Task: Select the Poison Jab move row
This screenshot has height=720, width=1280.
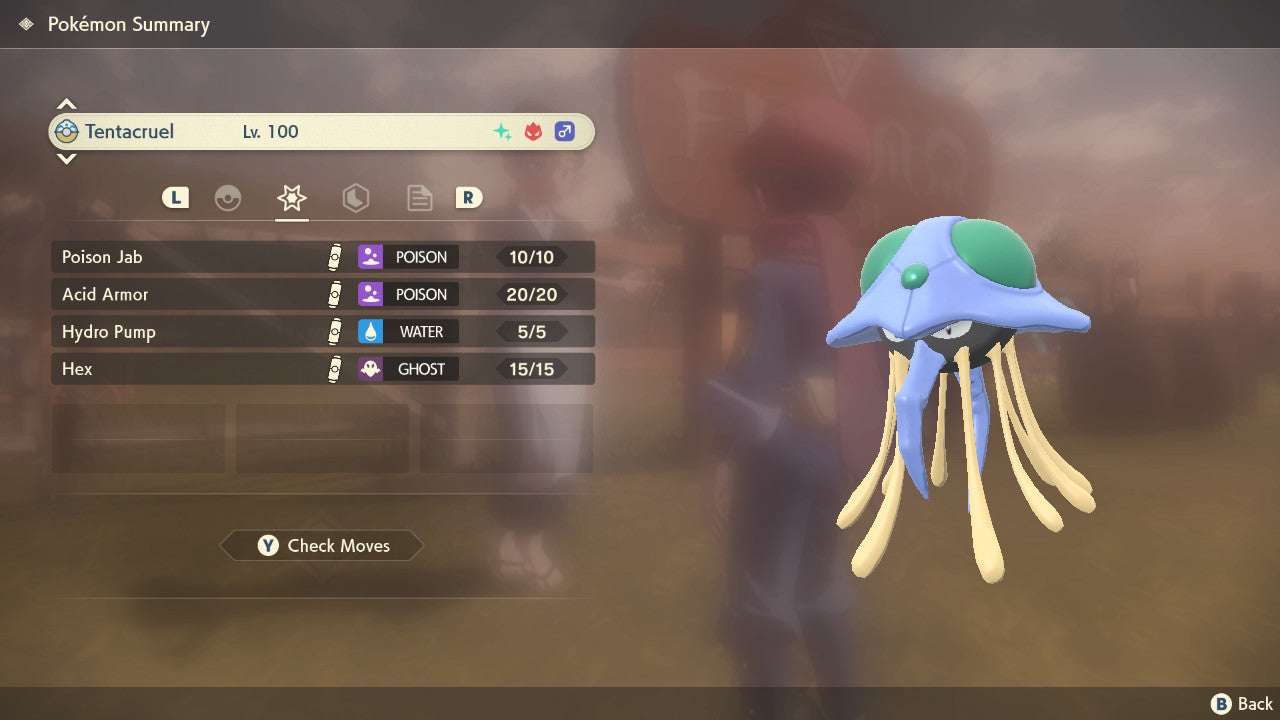Action: pos(322,257)
